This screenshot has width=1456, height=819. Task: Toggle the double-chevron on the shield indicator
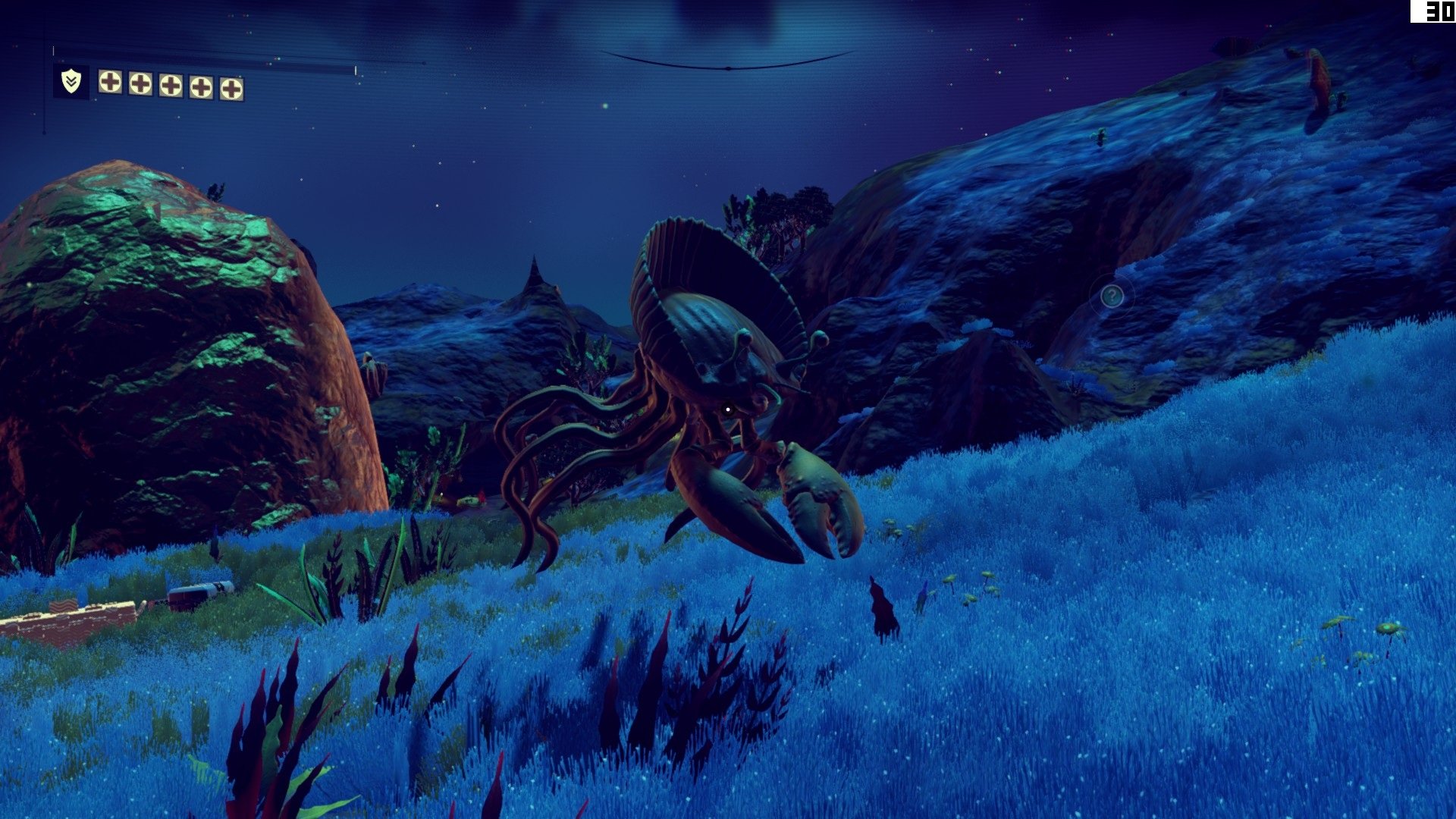point(71,81)
